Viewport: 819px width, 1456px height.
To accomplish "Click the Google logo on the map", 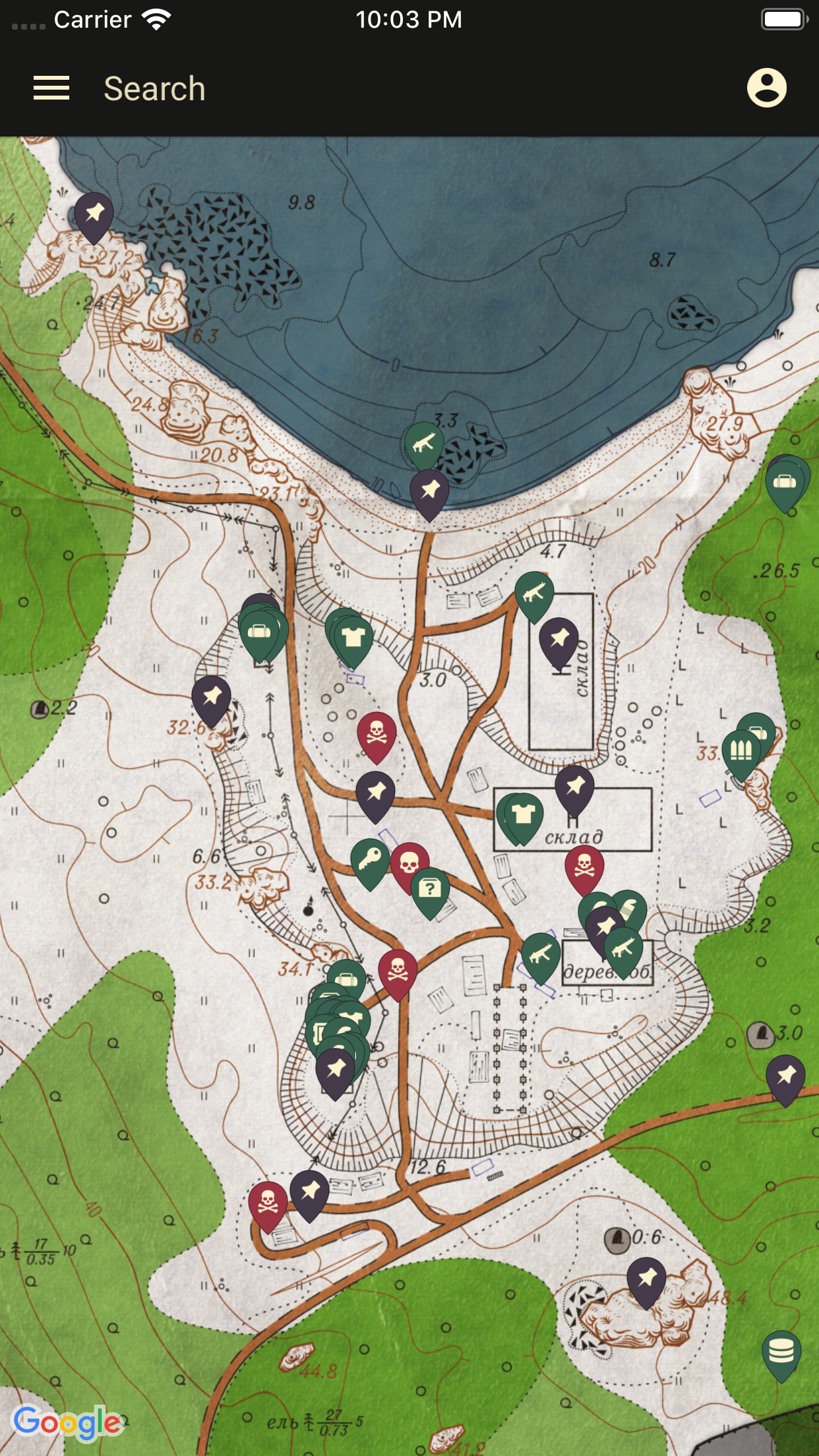I will [67, 1422].
